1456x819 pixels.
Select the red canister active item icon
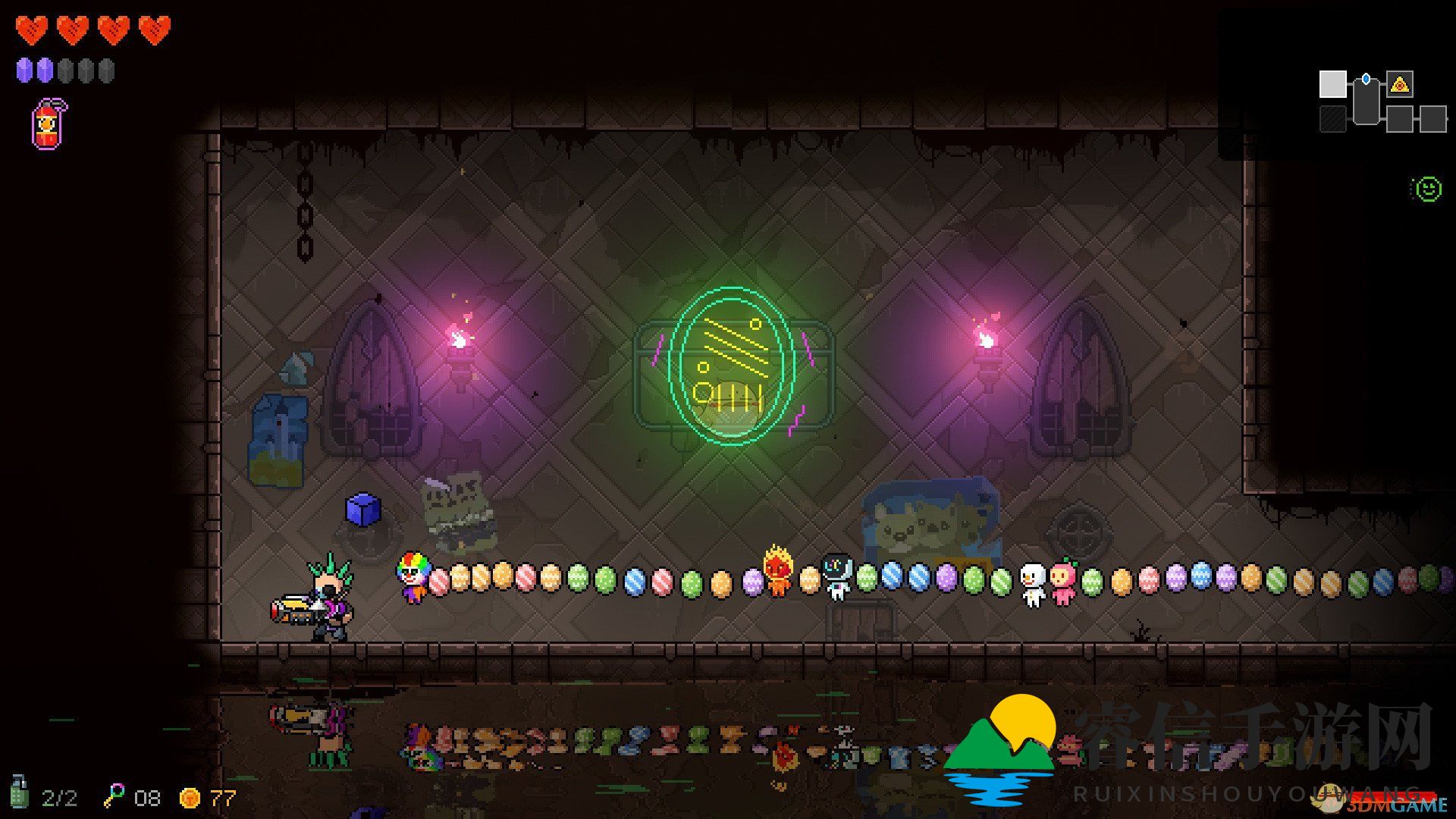49,124
